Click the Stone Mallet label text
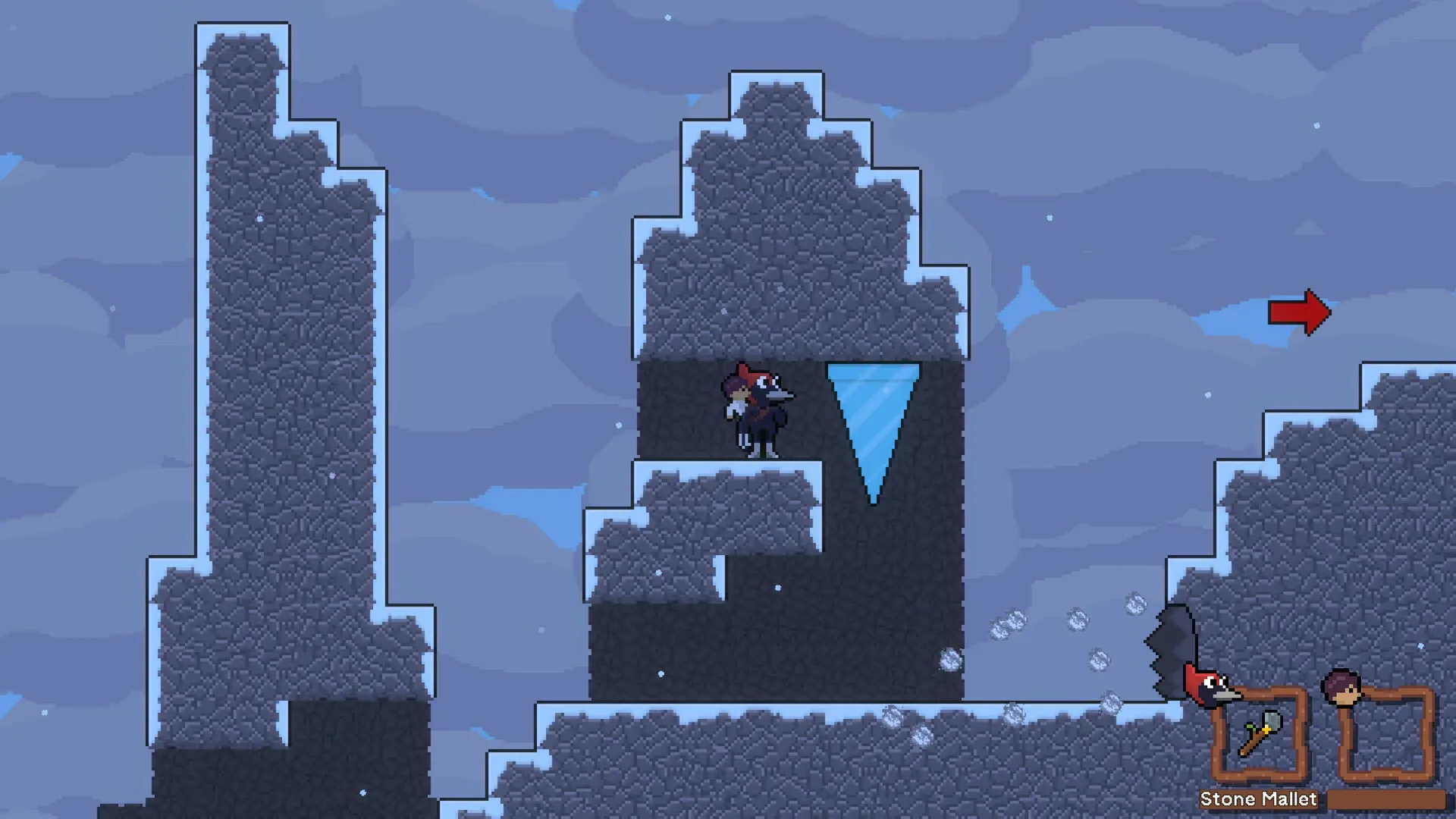The width and height of the screenshot is (1456, 819). click(x=1259, y=799)
